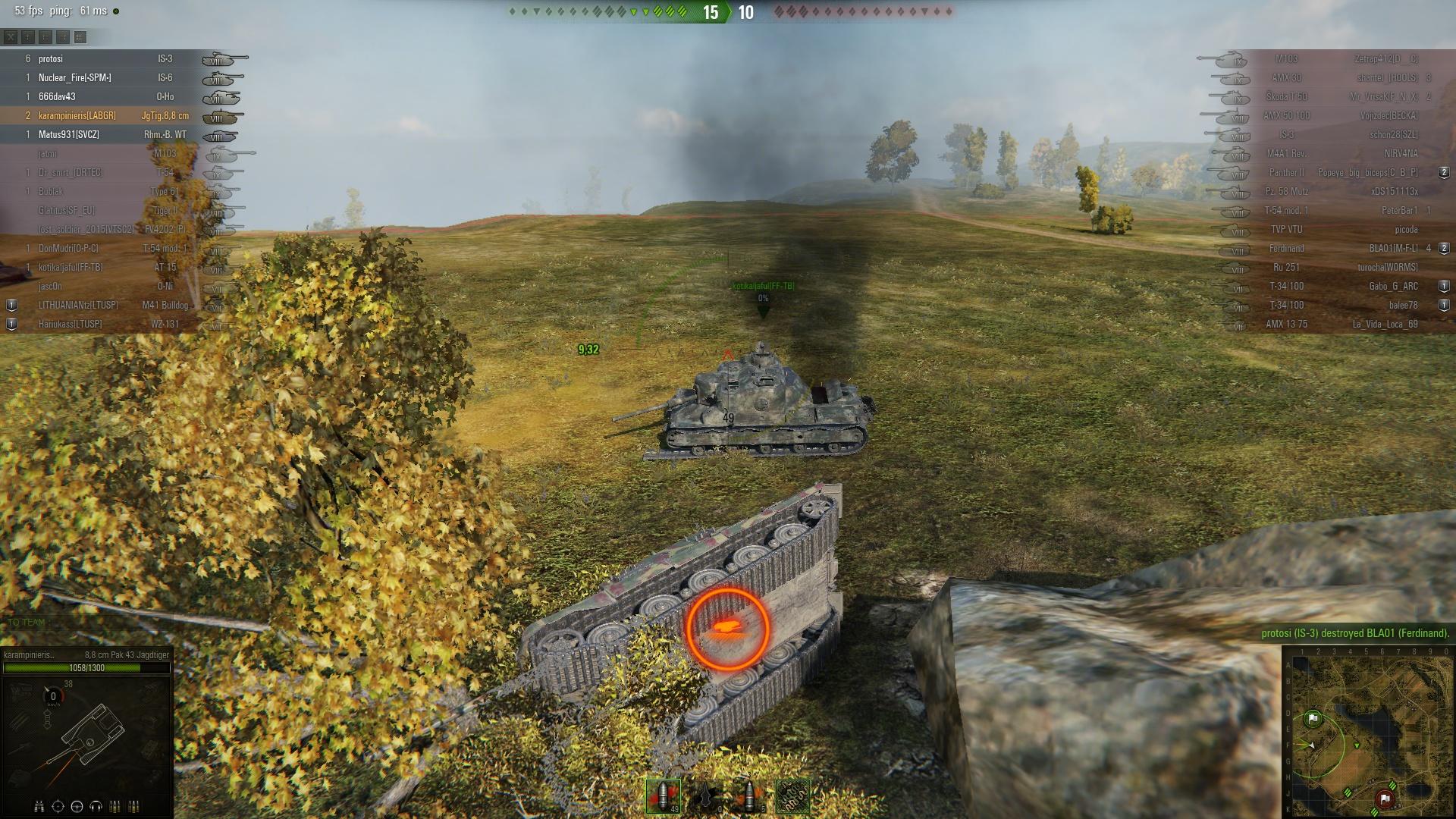The width and height of the screenshot is (1456, 819).
Task: Click the radio operator headphones icon
Action: coord(96,806)
